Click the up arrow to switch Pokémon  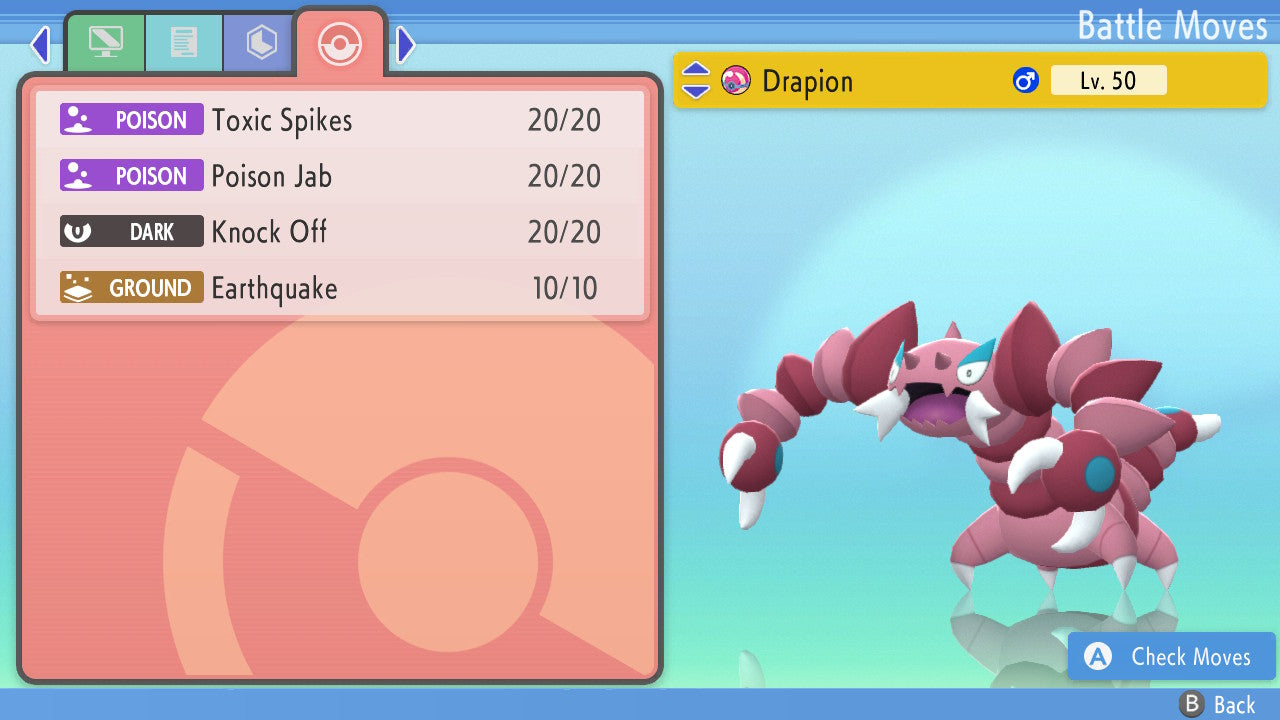(694, 72)
